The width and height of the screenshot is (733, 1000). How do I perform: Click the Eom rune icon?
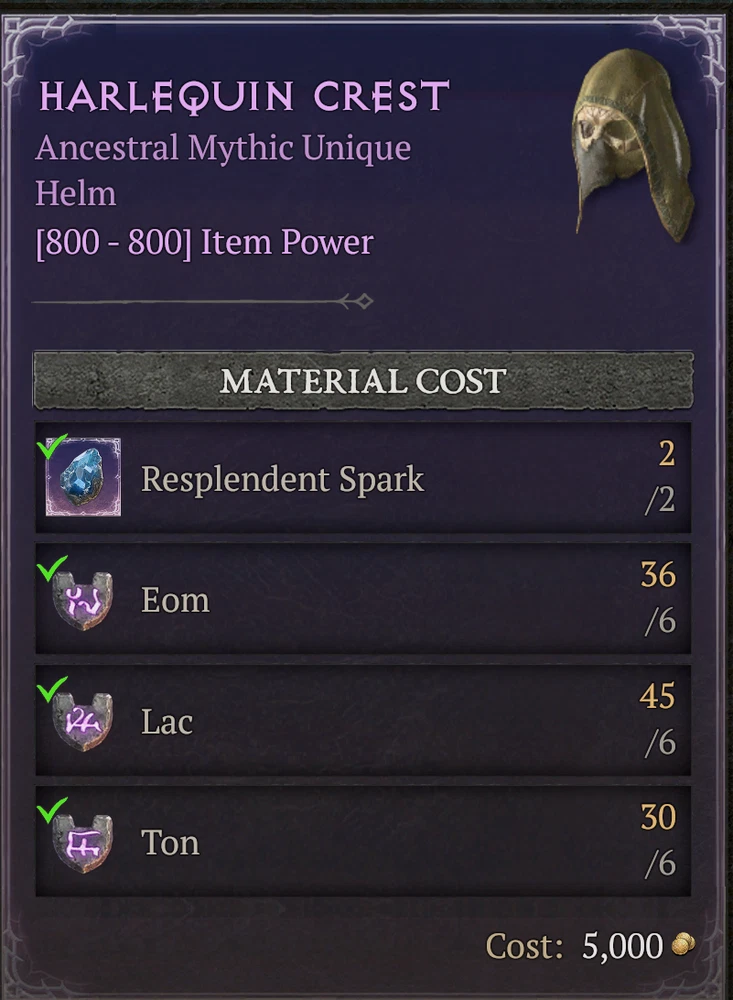[x=83, y=601]
